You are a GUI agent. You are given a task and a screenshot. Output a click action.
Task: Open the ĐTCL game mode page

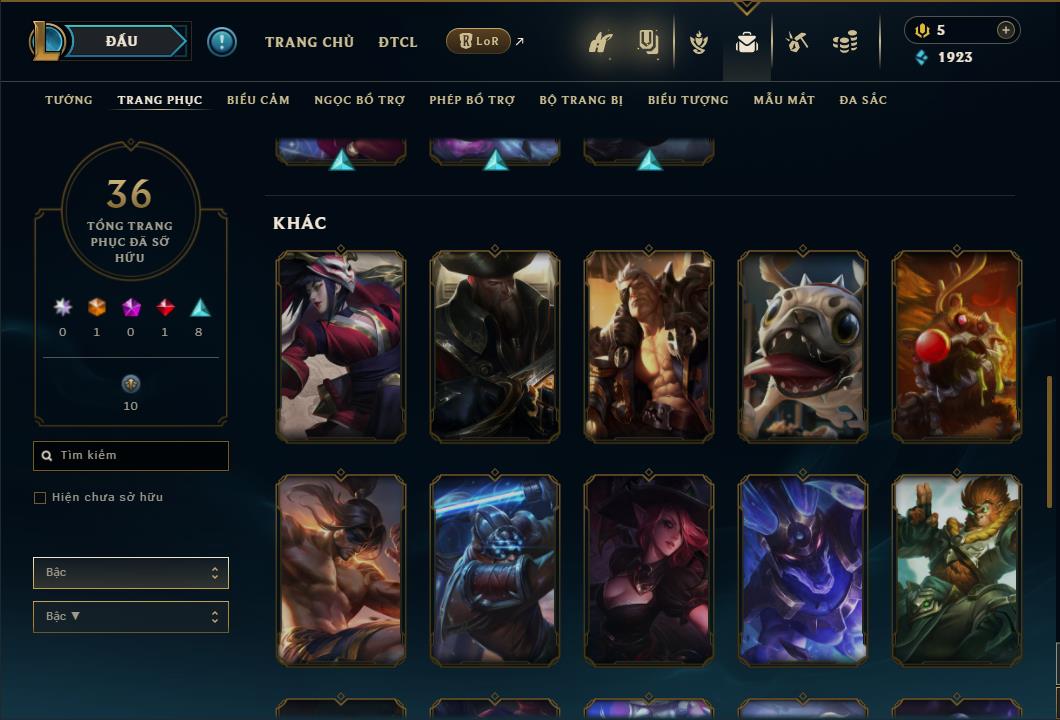point(398,42)
